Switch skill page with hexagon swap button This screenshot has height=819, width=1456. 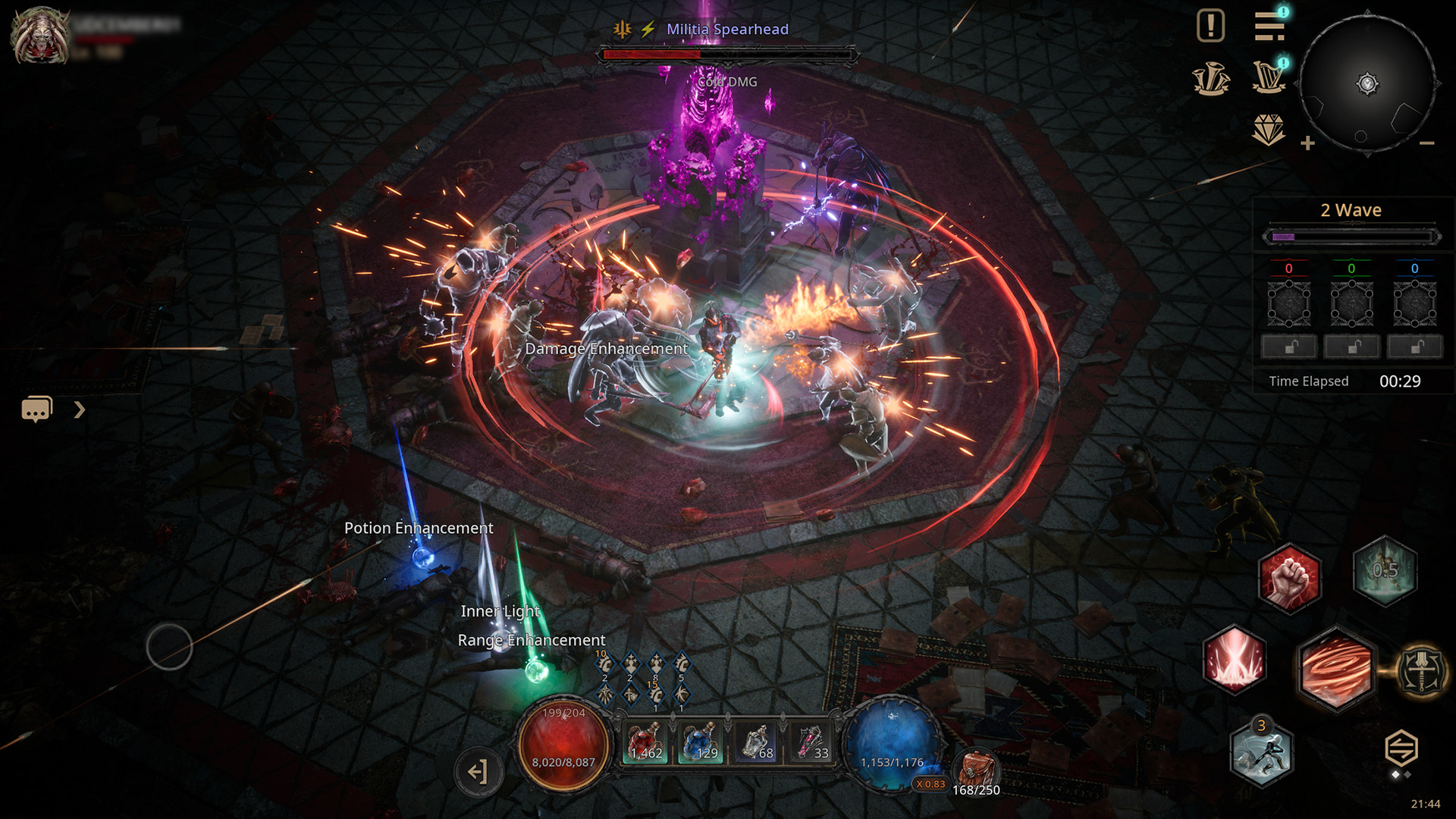[x=1401, y=748]
